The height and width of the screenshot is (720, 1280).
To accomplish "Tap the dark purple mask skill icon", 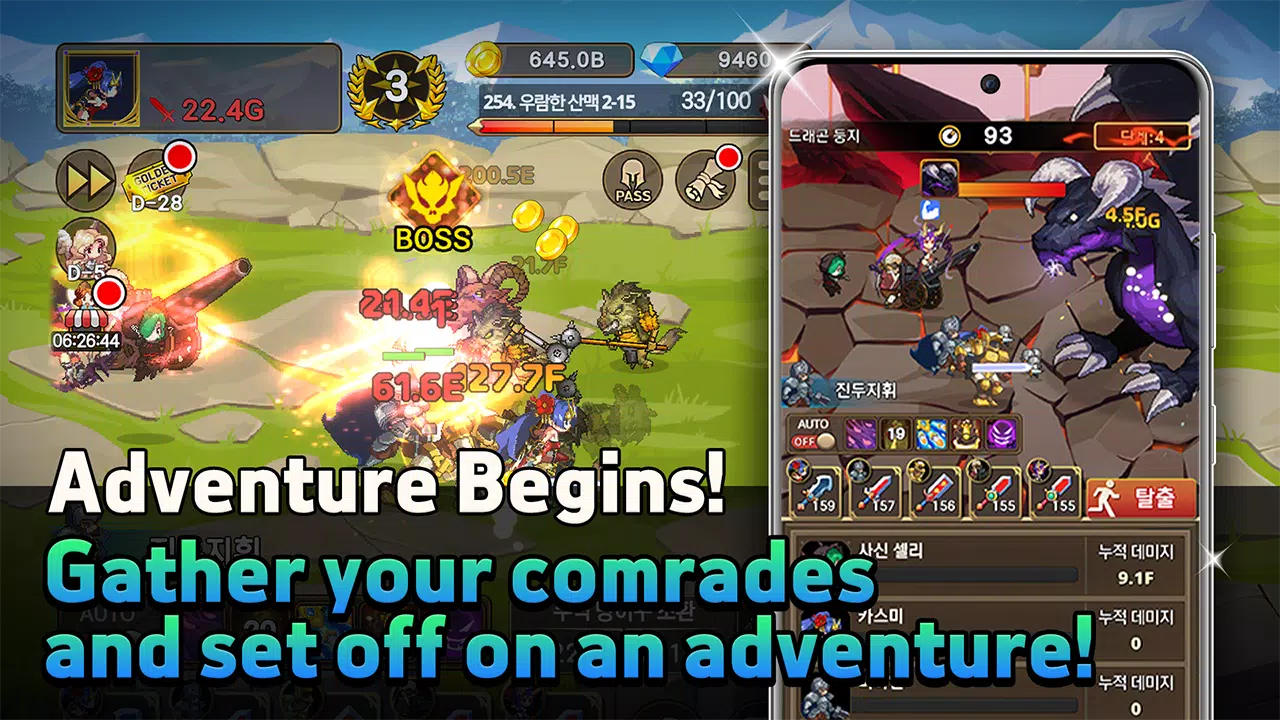I will (1003, 432).
